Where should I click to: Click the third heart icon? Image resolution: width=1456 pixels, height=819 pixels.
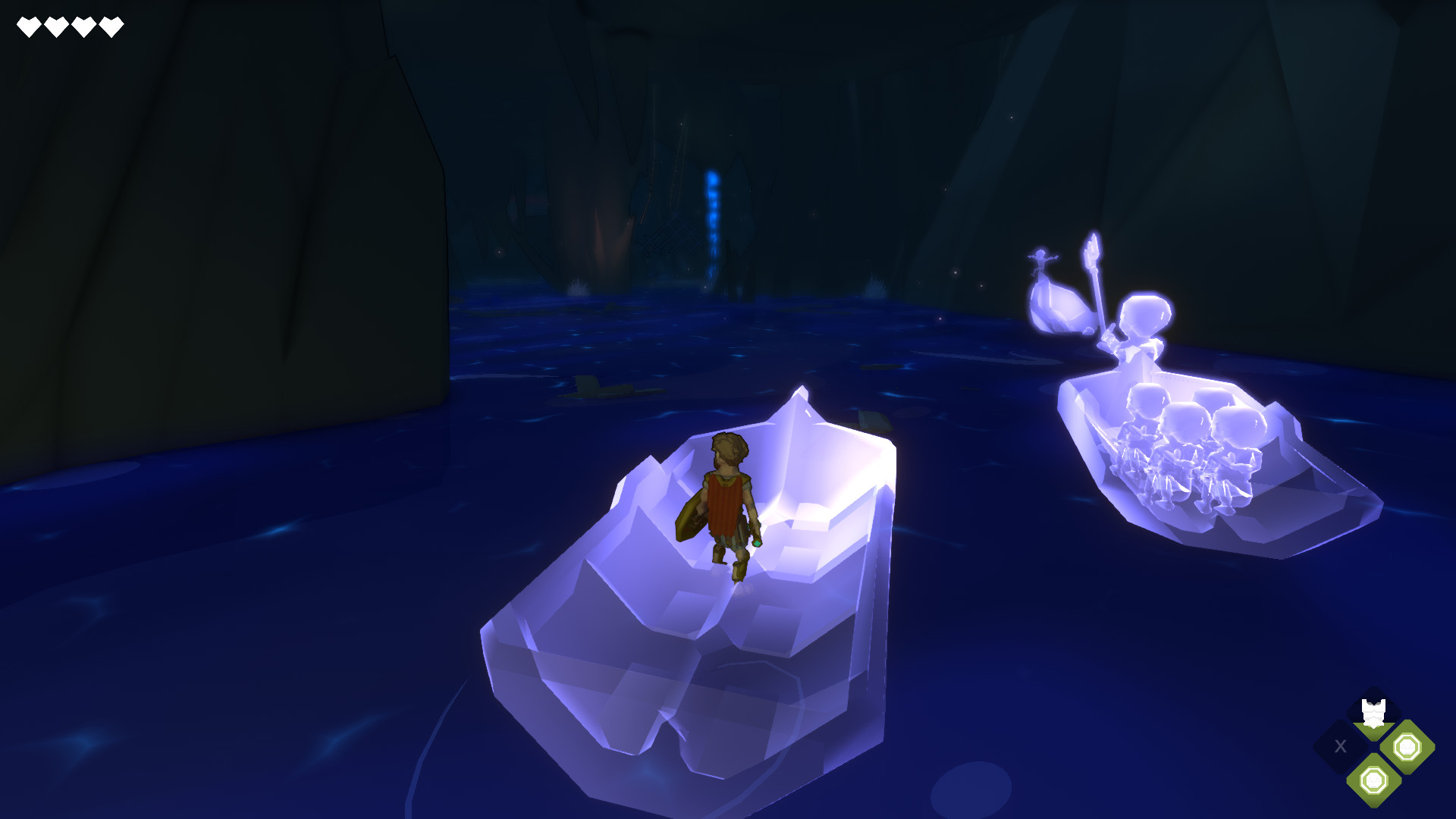click(x=83, y=25)
